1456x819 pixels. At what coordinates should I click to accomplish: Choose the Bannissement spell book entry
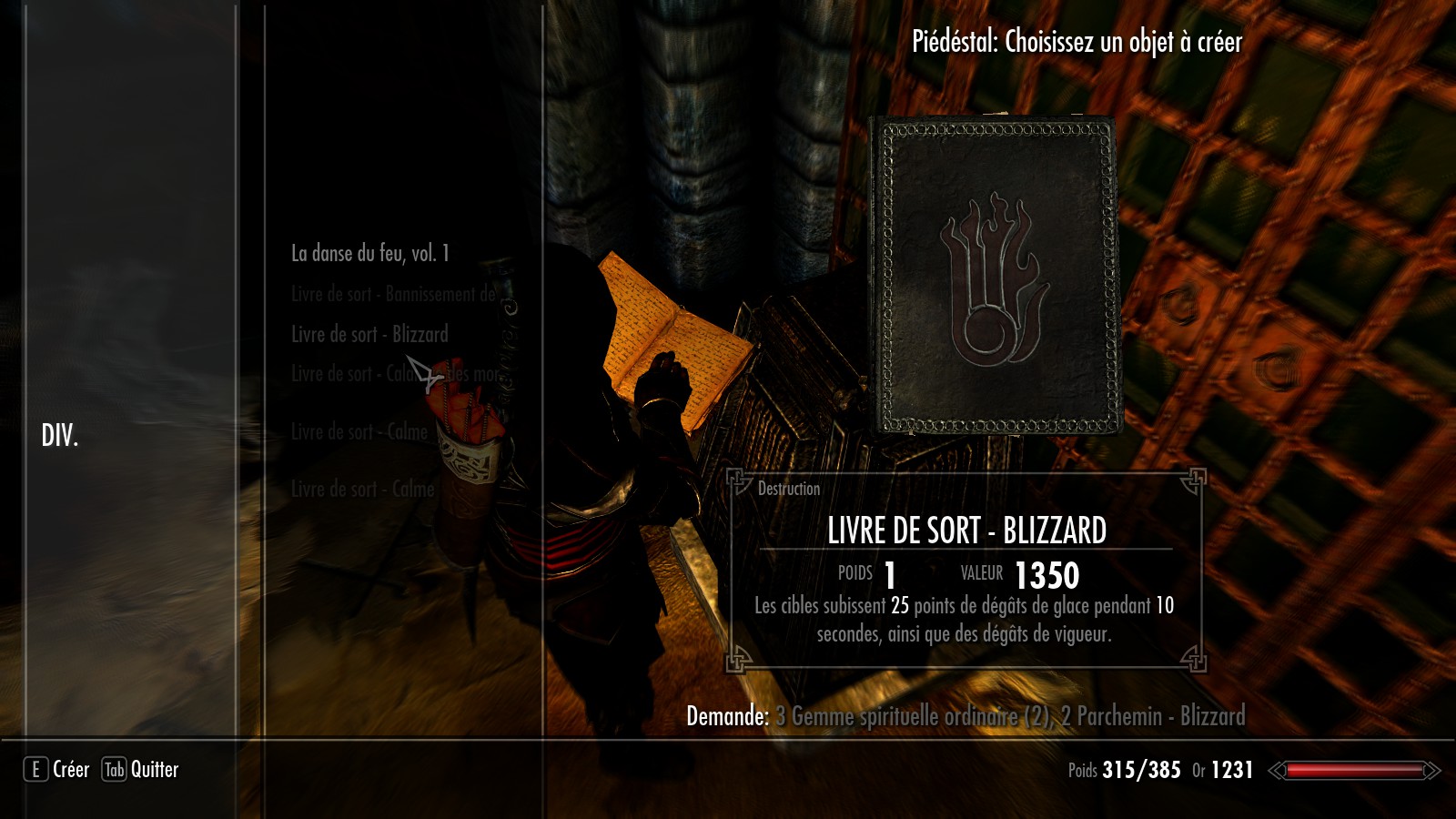[393, 294]
